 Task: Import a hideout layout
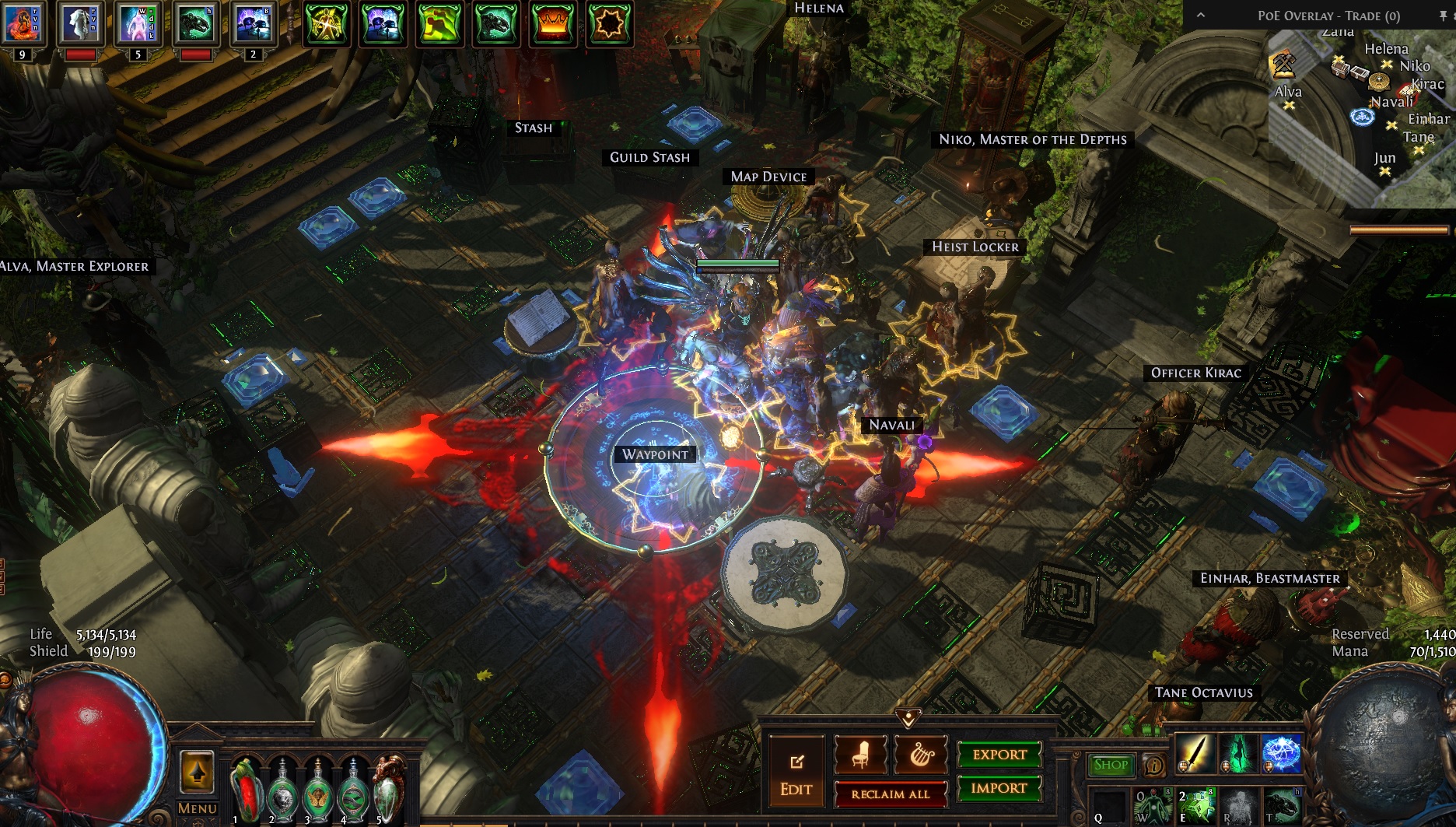tap(999, 788)
